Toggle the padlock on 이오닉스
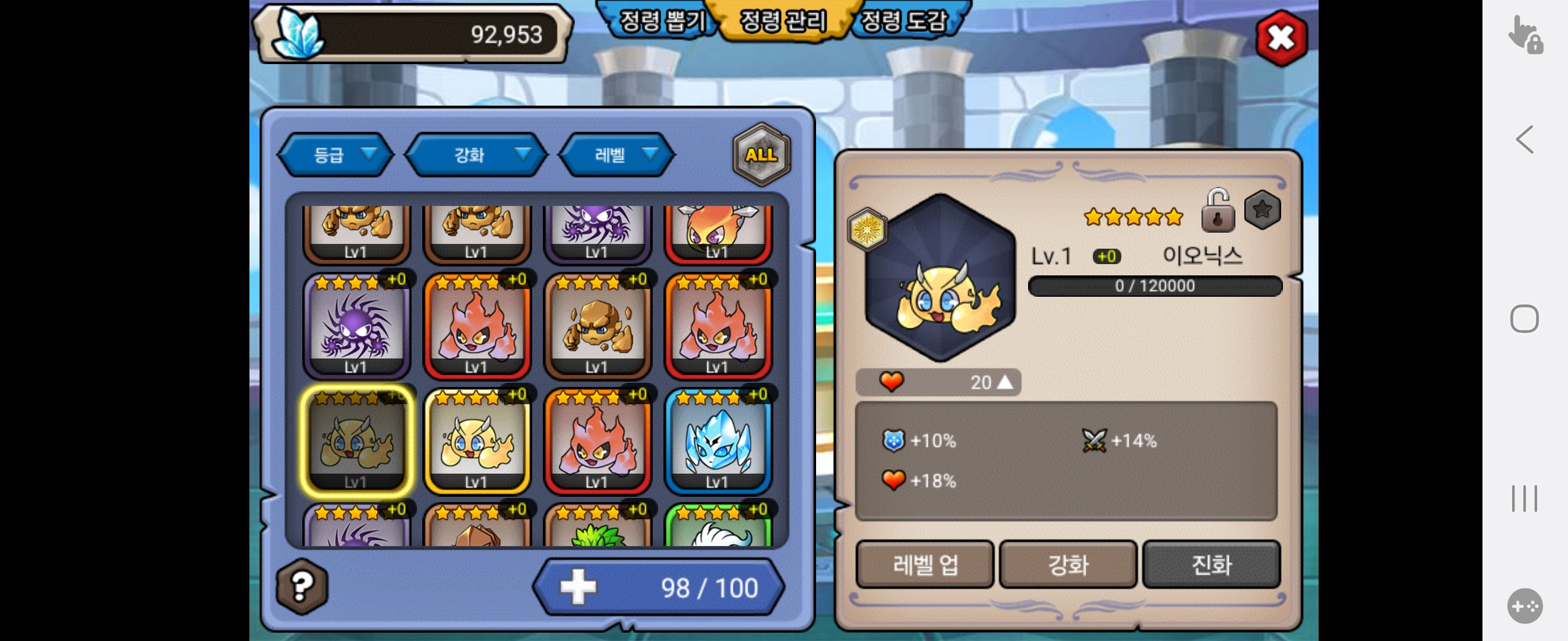The width and height of the screenshot is (1568, 641). (1218, 211)
